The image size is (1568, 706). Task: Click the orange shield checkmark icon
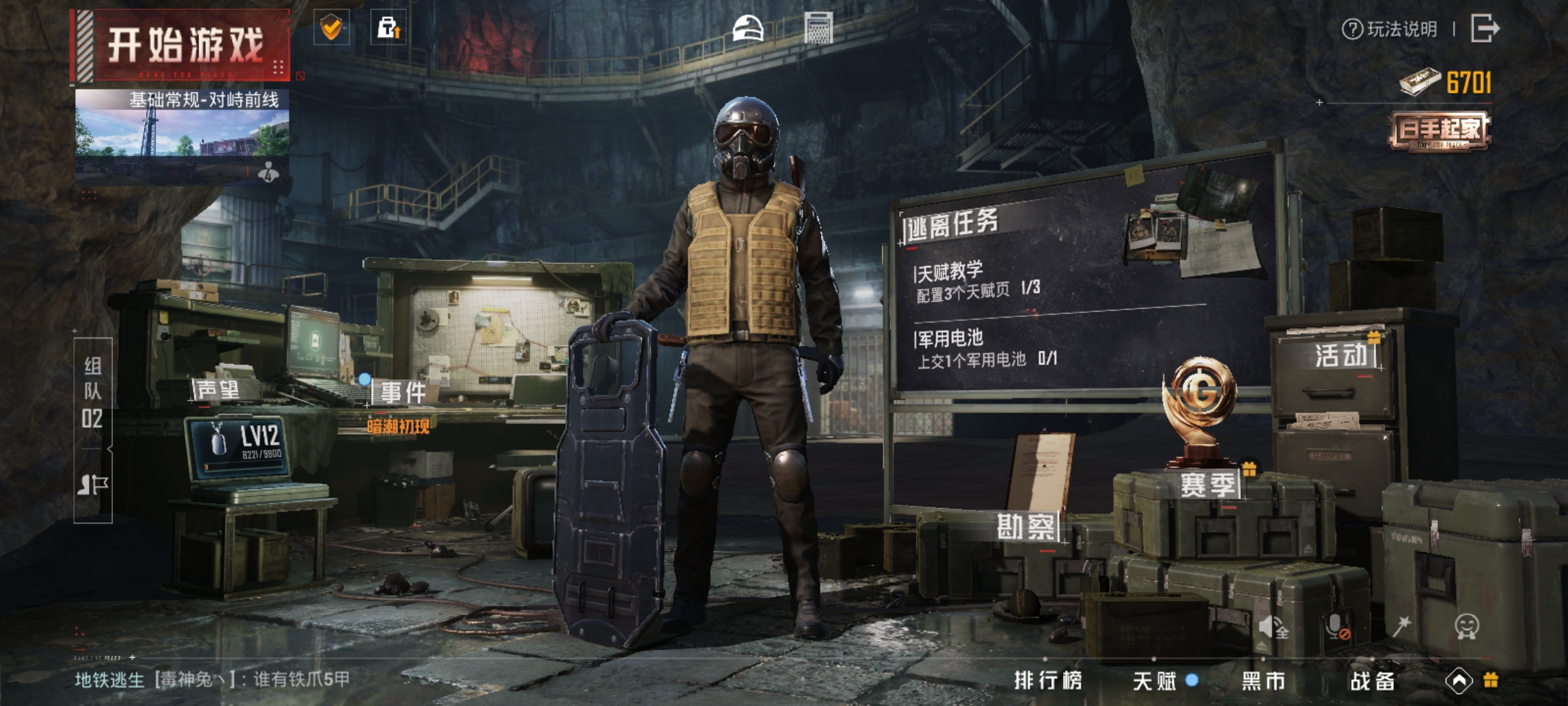[332, 27]
